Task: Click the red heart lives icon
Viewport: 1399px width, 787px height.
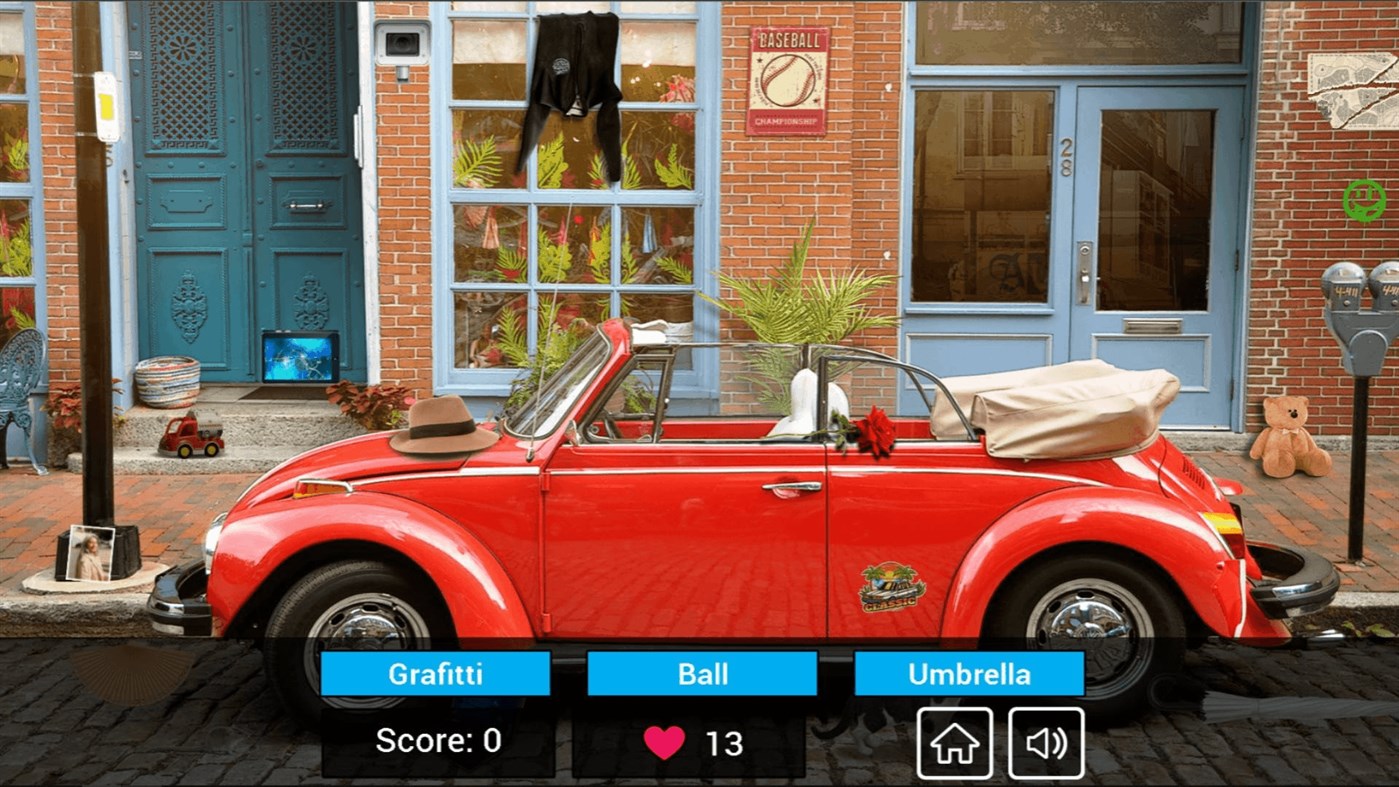Action: [x=666, y=742]
